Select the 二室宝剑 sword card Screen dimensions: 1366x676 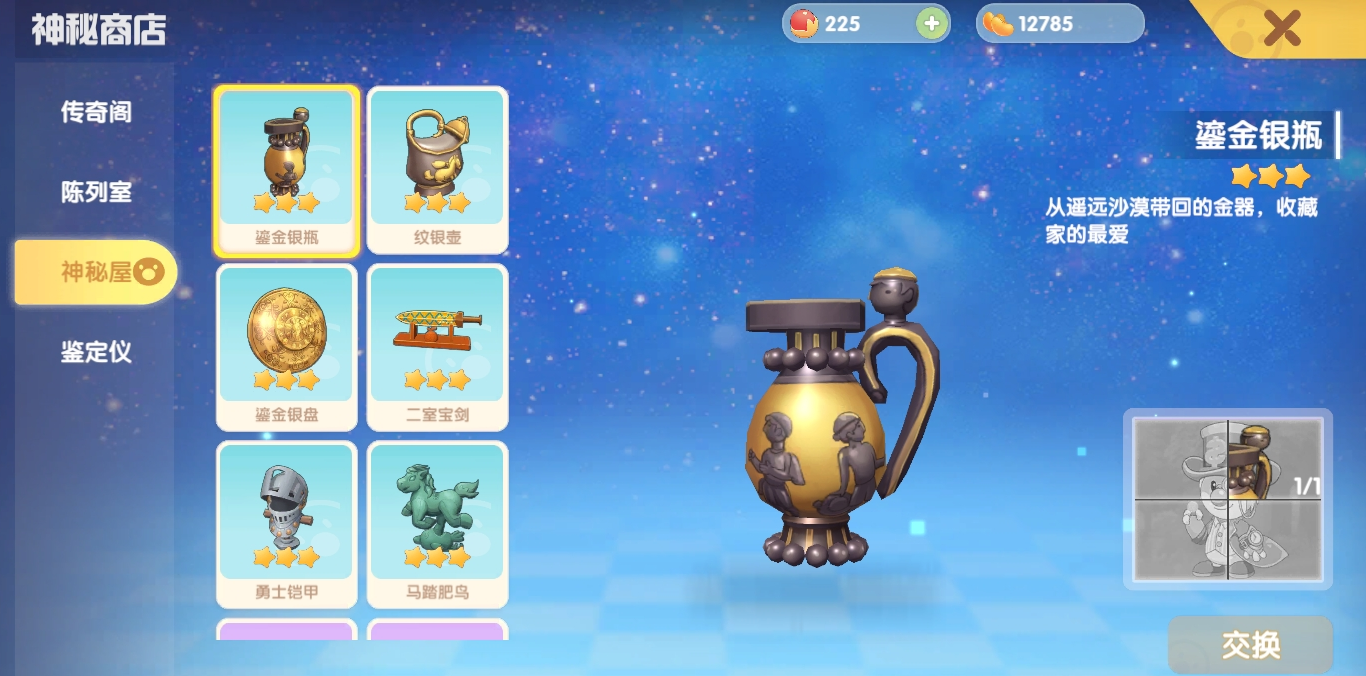point(437,347)
